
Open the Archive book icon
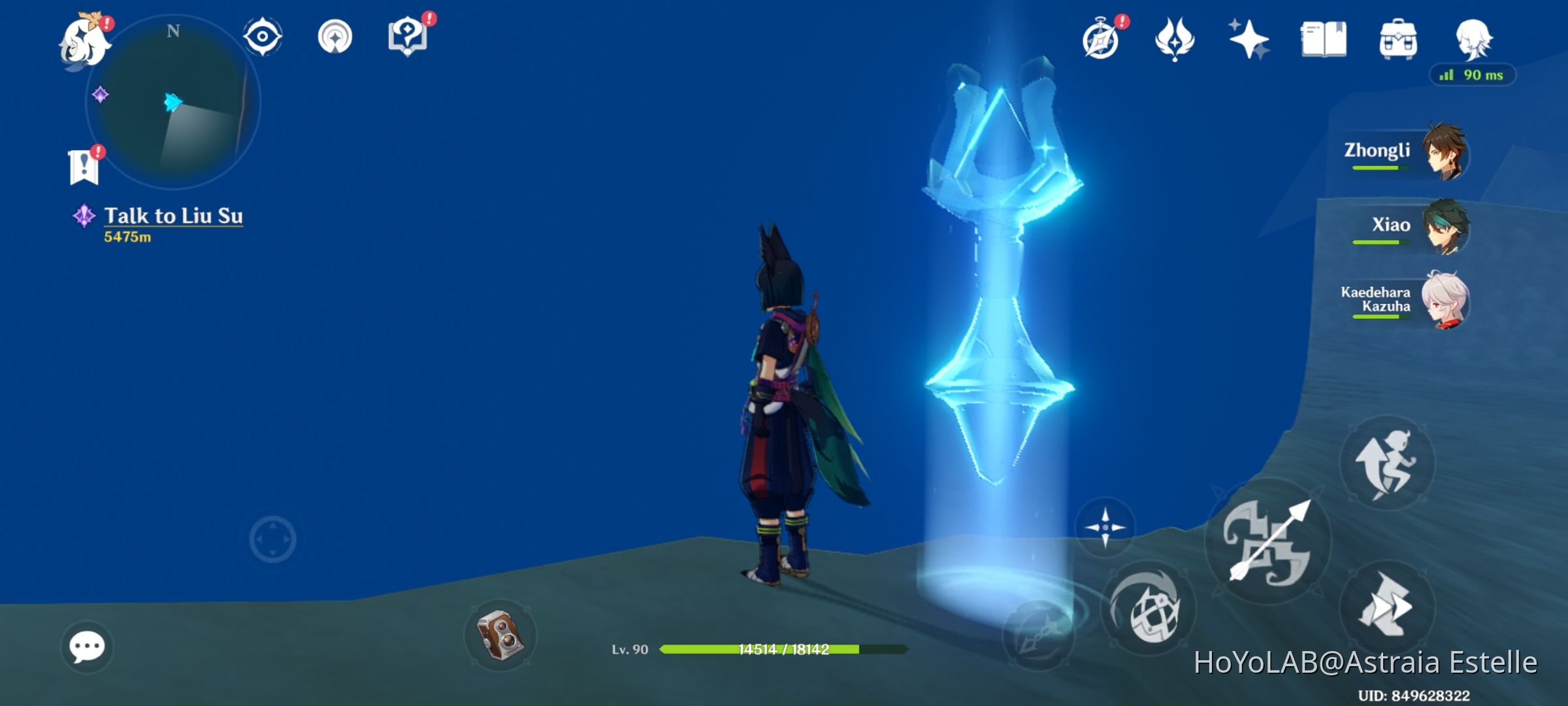1324,39
